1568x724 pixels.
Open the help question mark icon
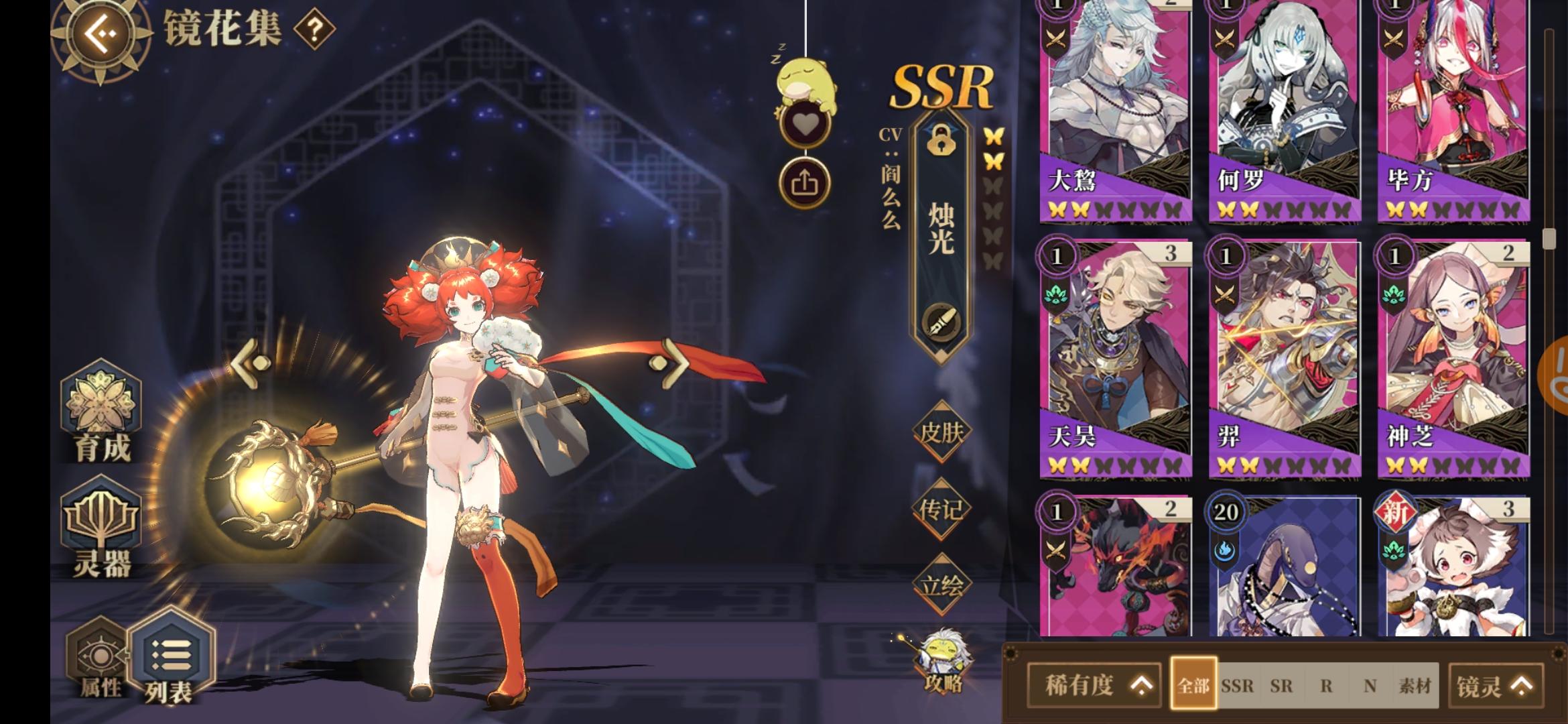[316, 29]
